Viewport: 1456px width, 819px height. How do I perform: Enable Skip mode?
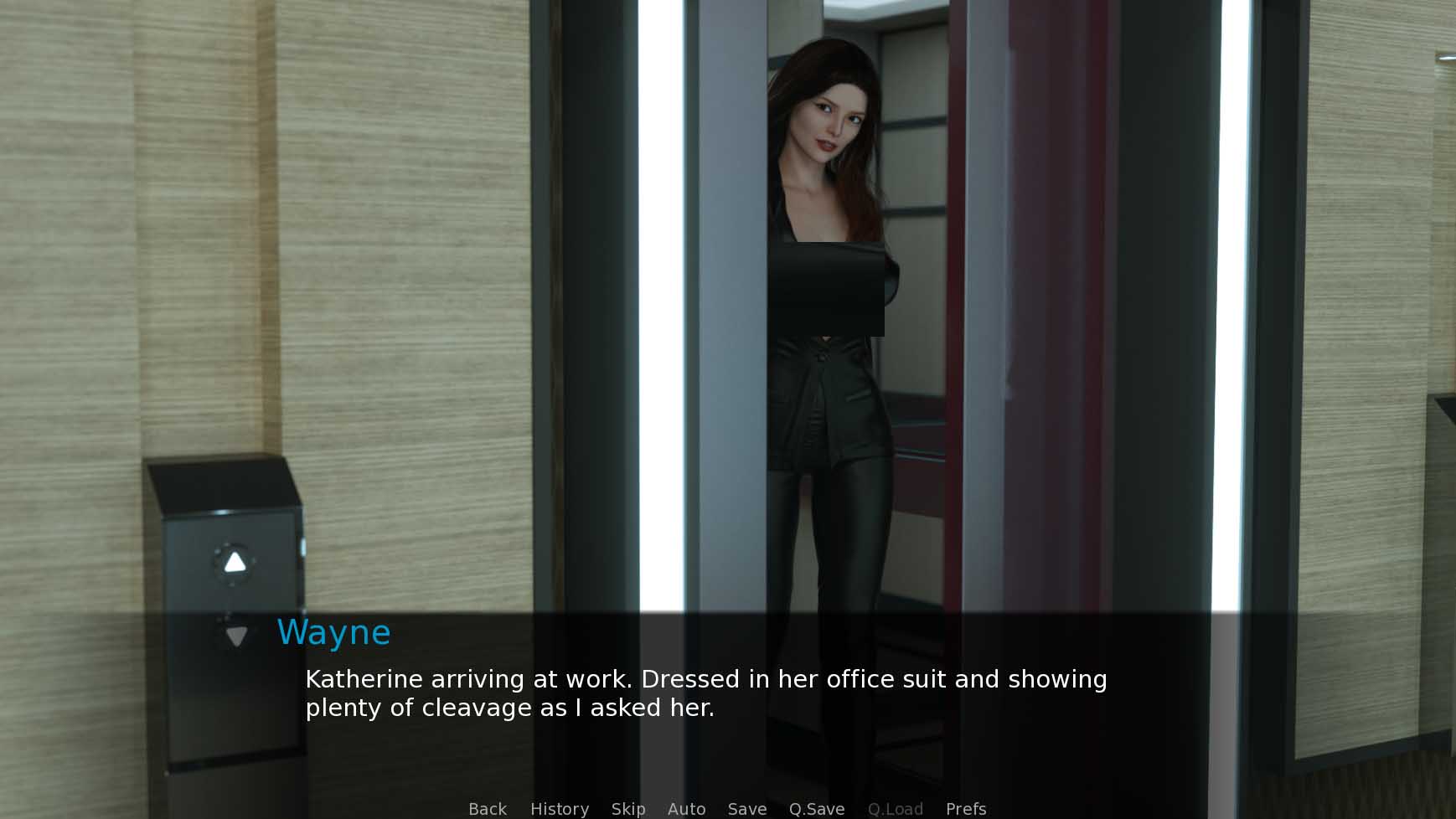click(x=628, y=807)
